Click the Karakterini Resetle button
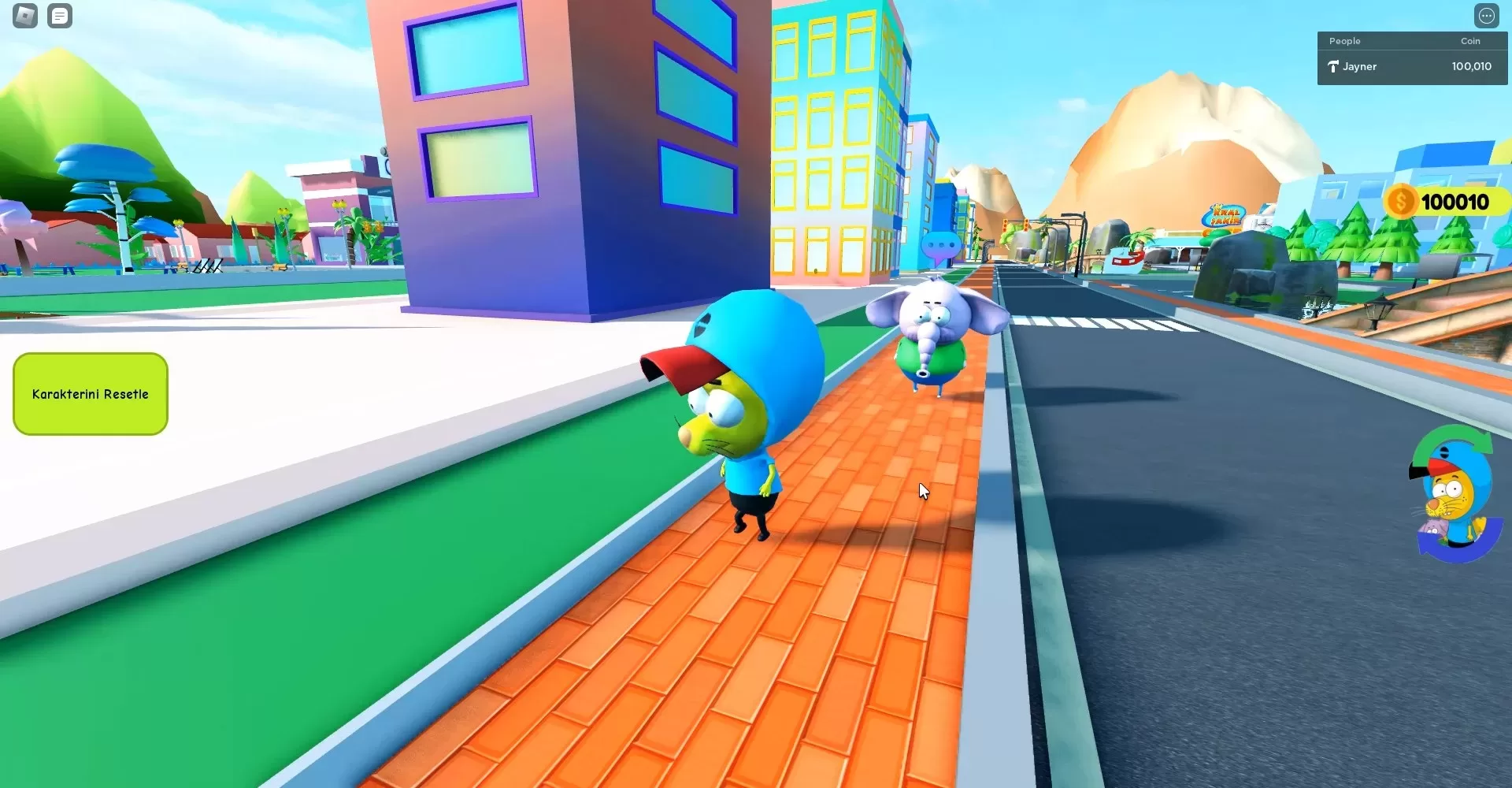The image size is (1512, 788). [91, 394]
